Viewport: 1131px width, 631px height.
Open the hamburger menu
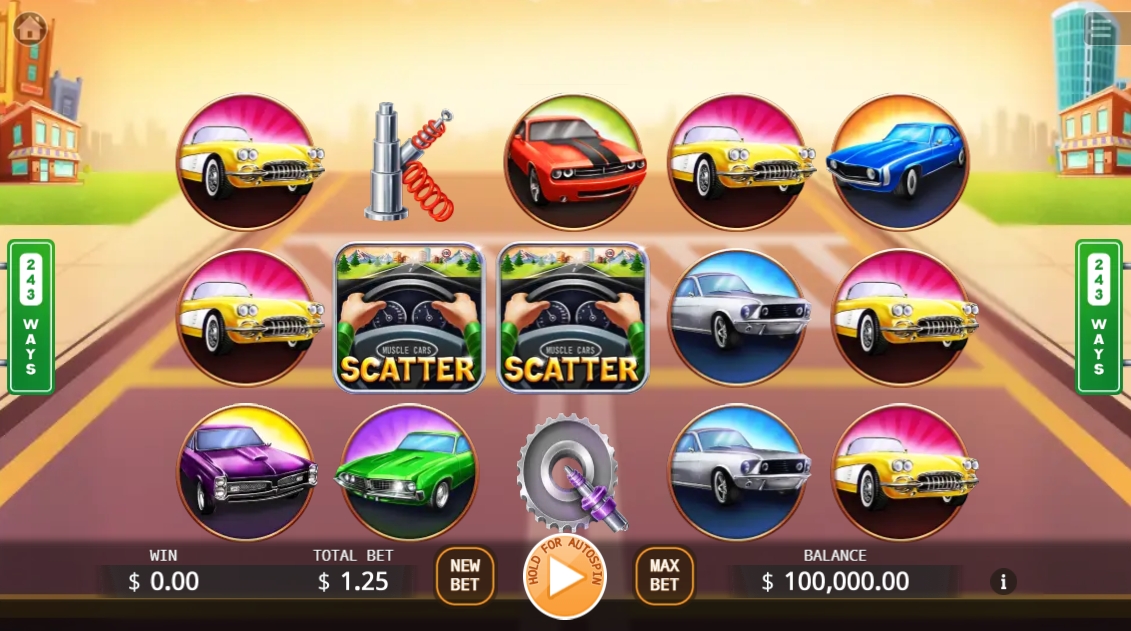(1101, 28)
